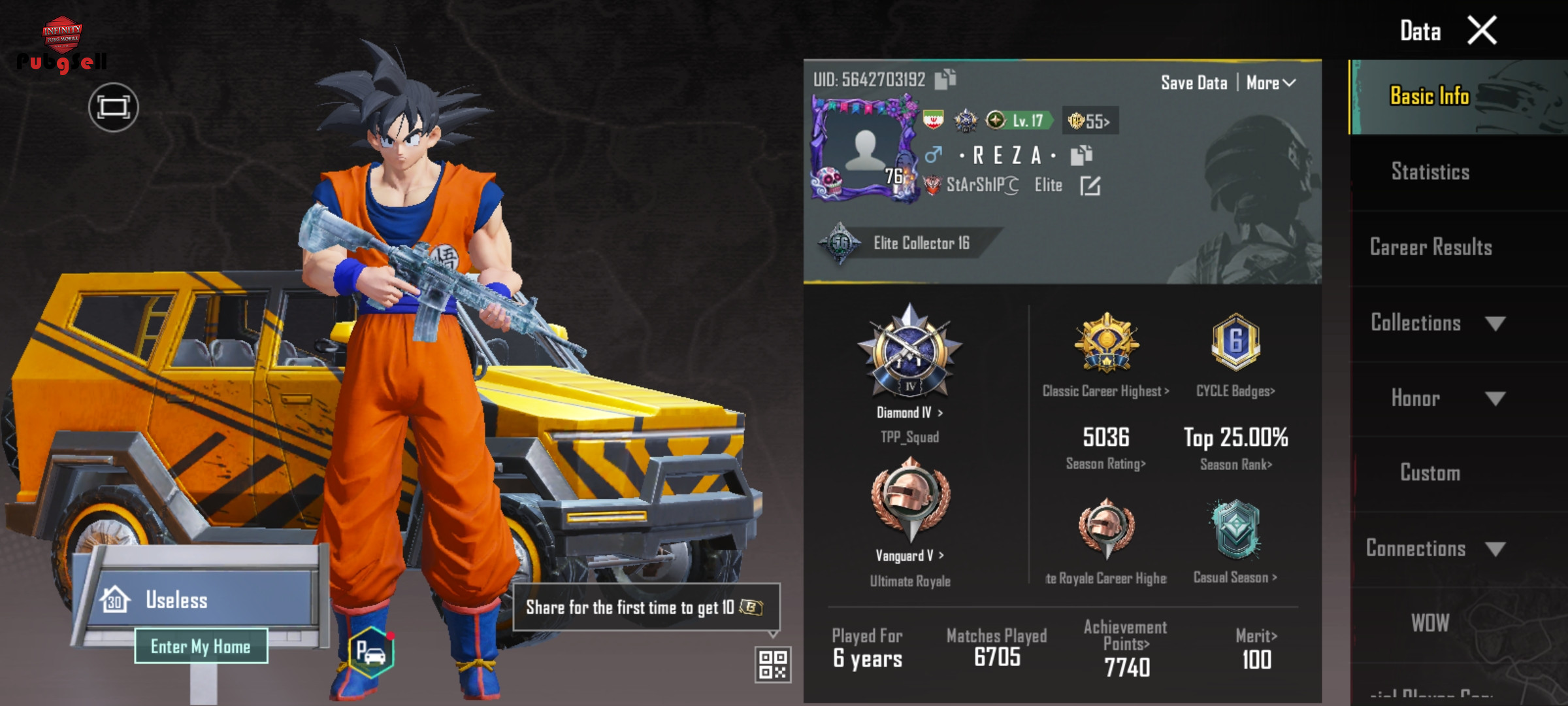This screenshot has height=706, width=1568.
Task: Copy the UID number
Action: pos(945,79)
